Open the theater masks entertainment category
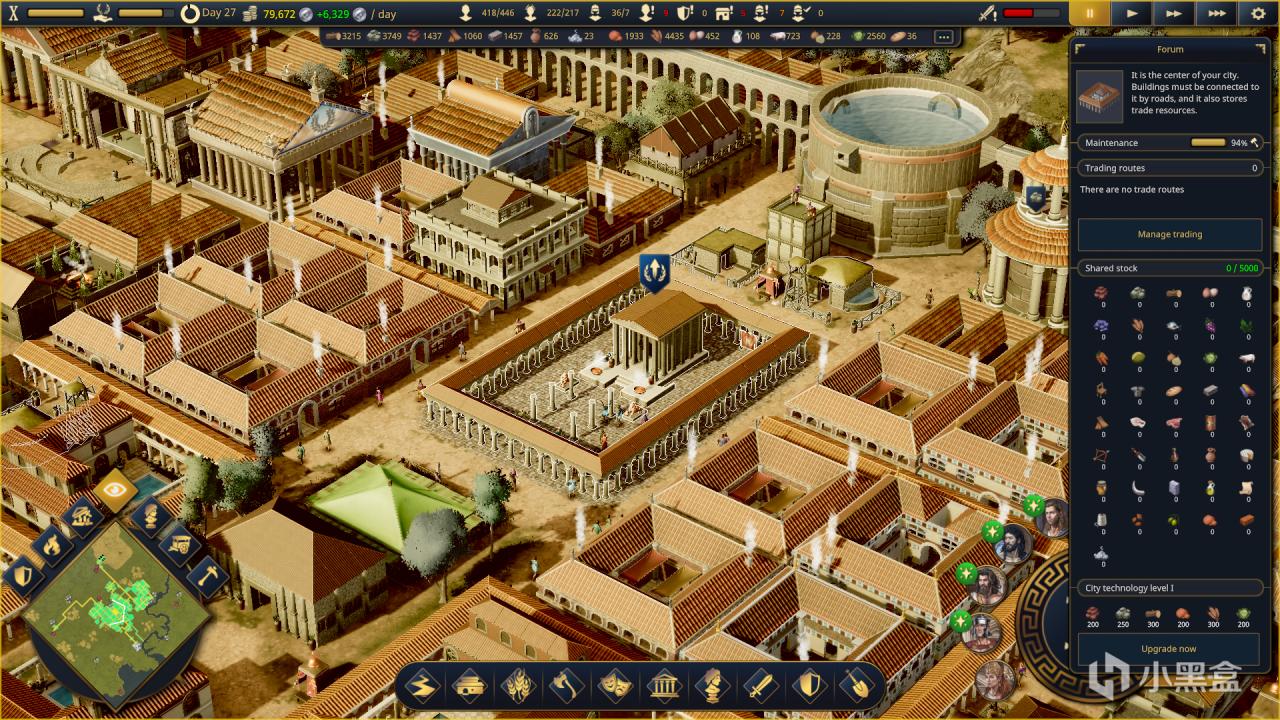 click(x=615, y=686)
